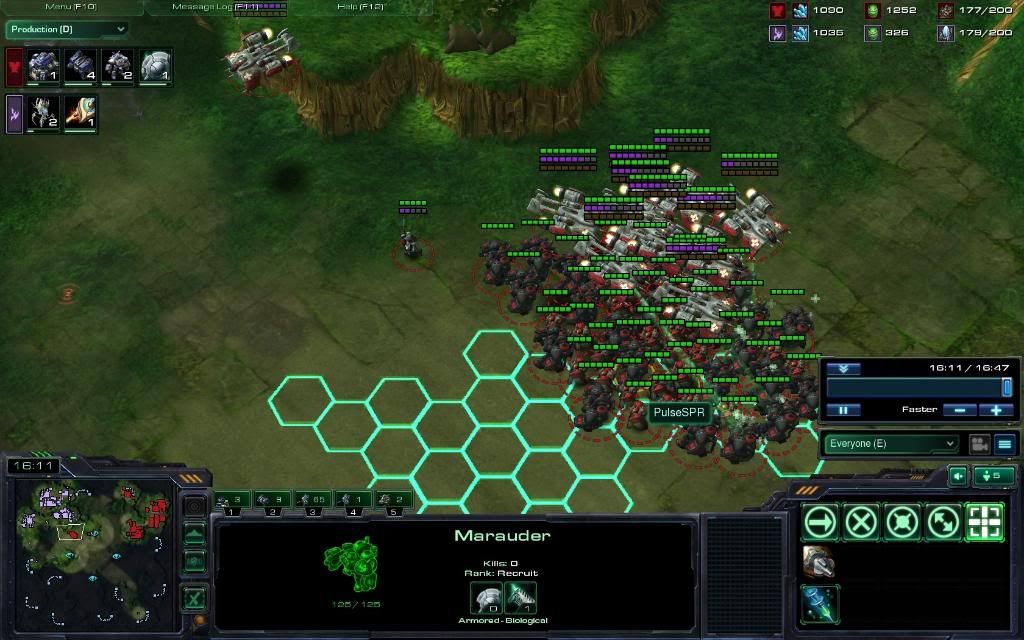1024x640 pixels.
Task: Activate the Patrol command
Action: tap(943, 522)
